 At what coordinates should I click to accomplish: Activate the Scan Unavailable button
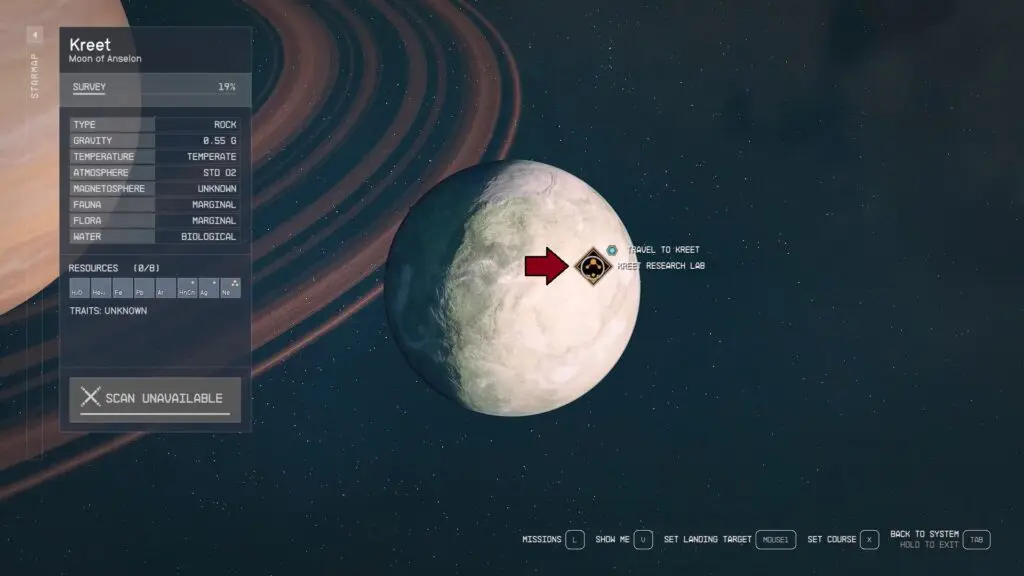155,398
